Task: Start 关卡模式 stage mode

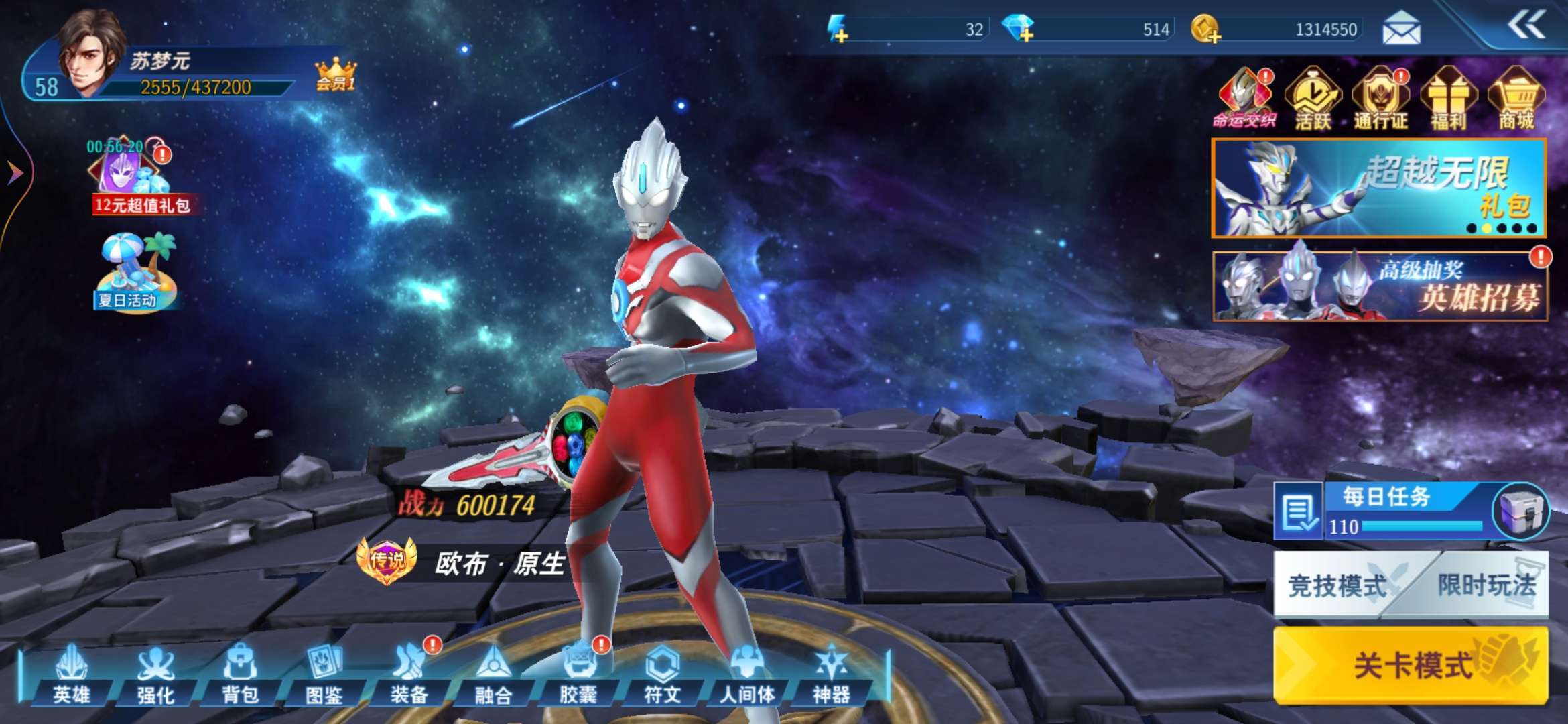Action: 1411,665
